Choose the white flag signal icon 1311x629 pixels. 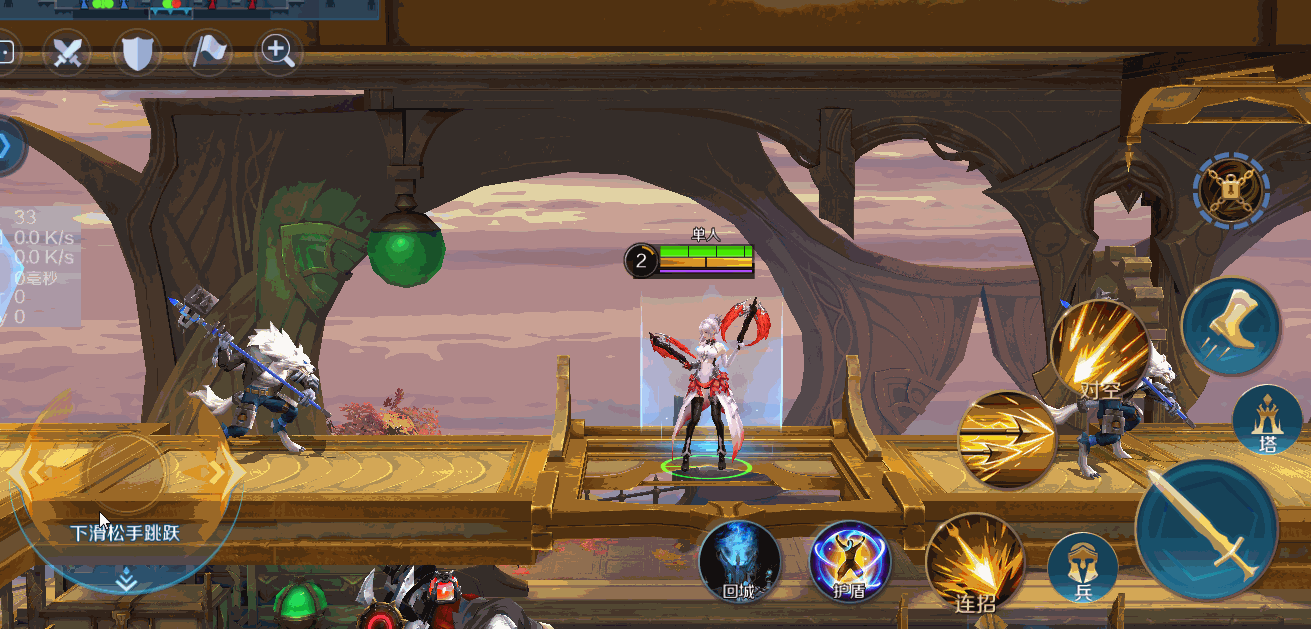[x=208, y=52]
